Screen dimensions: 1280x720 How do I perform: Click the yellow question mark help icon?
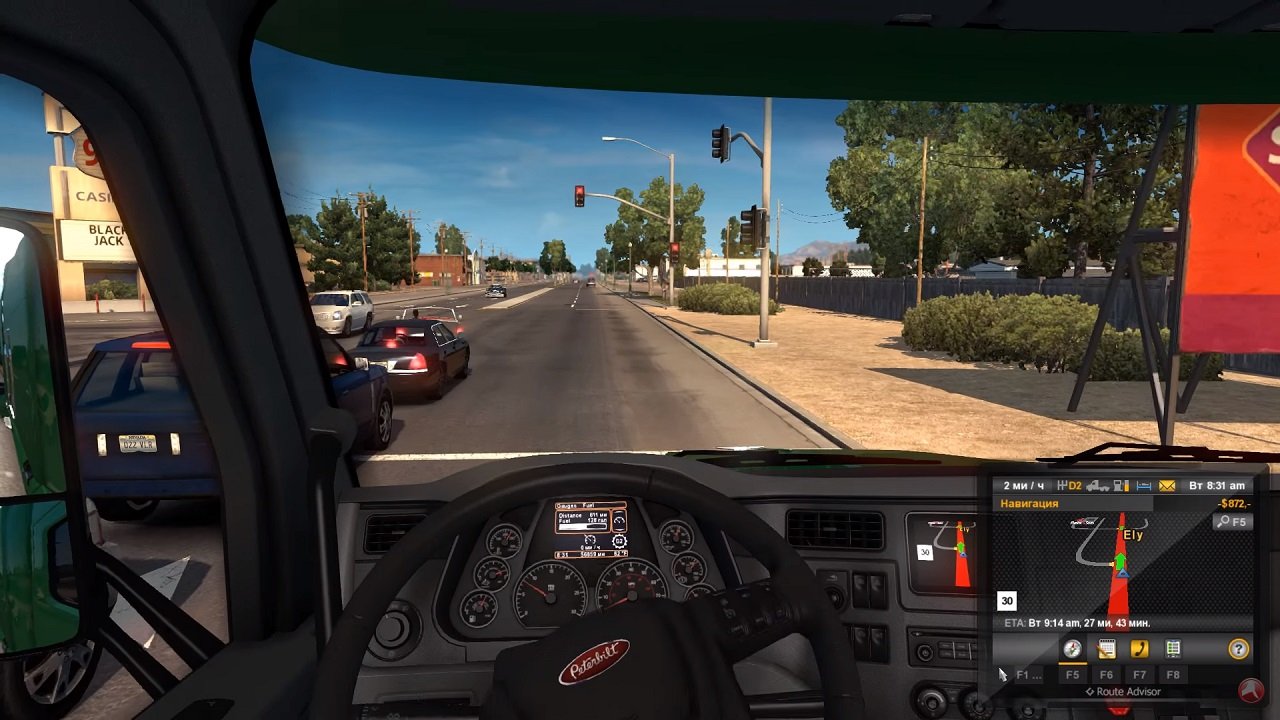pyautogui.click(x=1239, y=648)
